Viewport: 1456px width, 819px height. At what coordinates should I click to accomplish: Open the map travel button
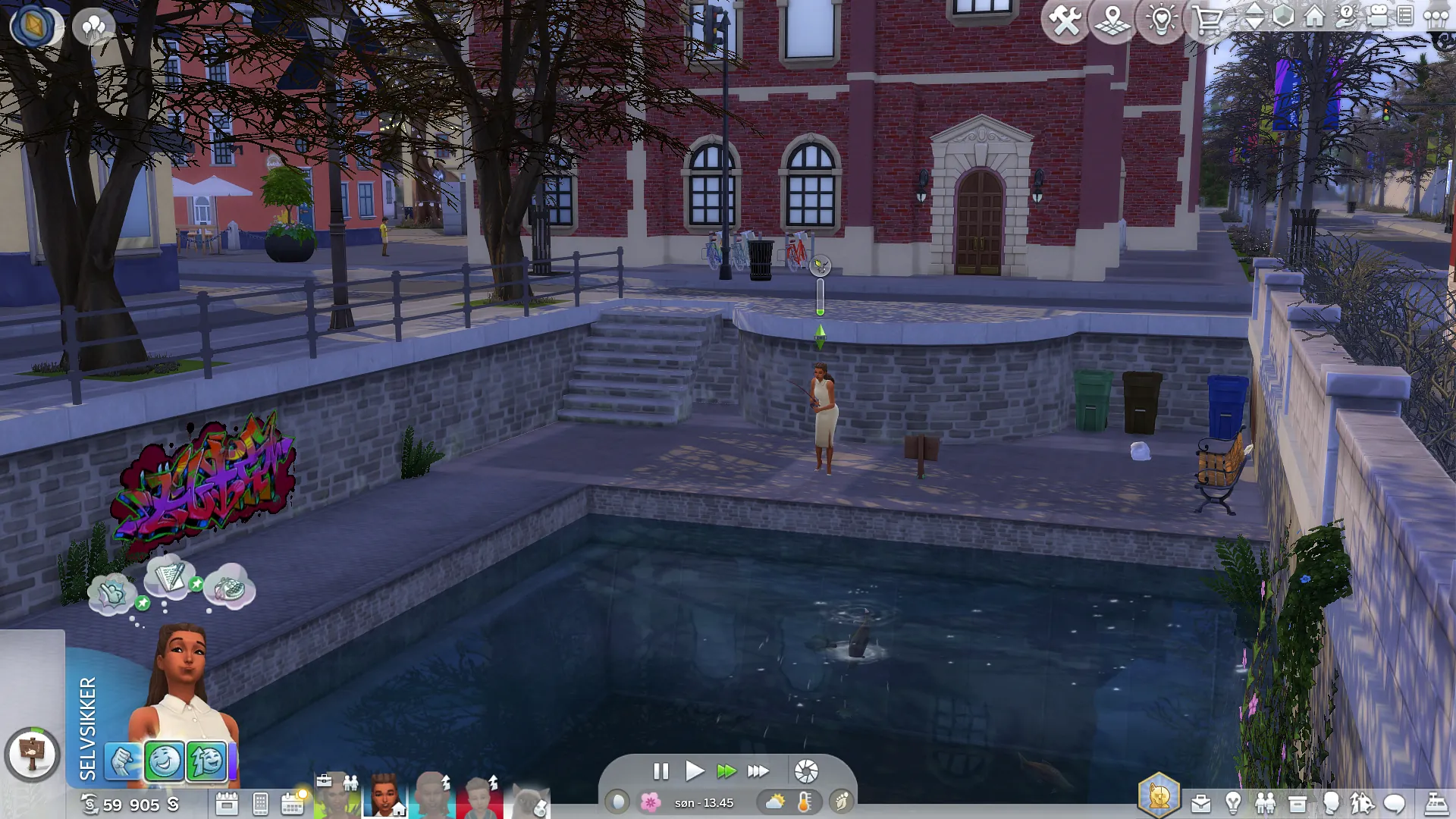pos(1112,20)
